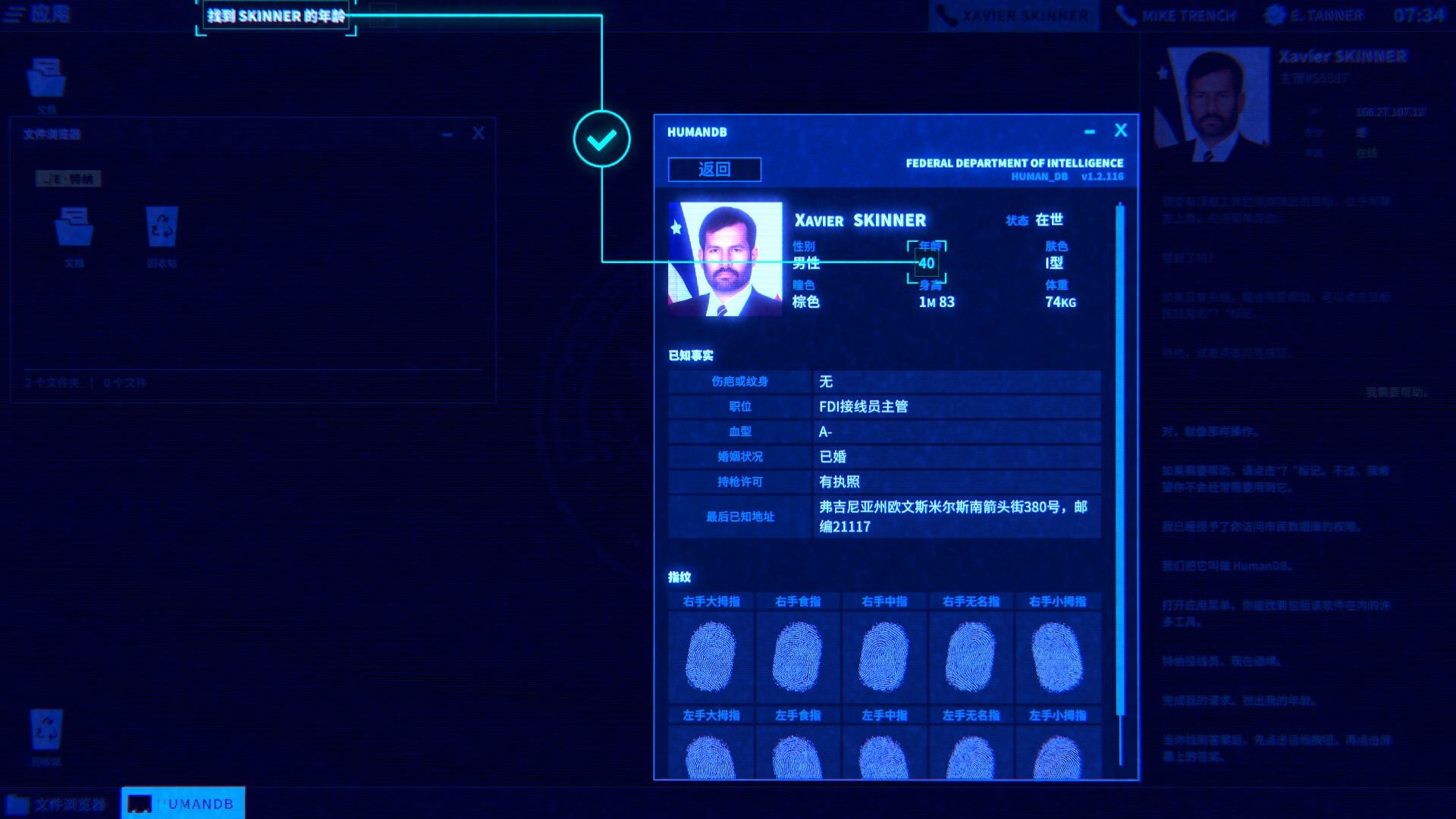Switch to the XAVIER SKINNER call tab

[x=1012, y=14]
